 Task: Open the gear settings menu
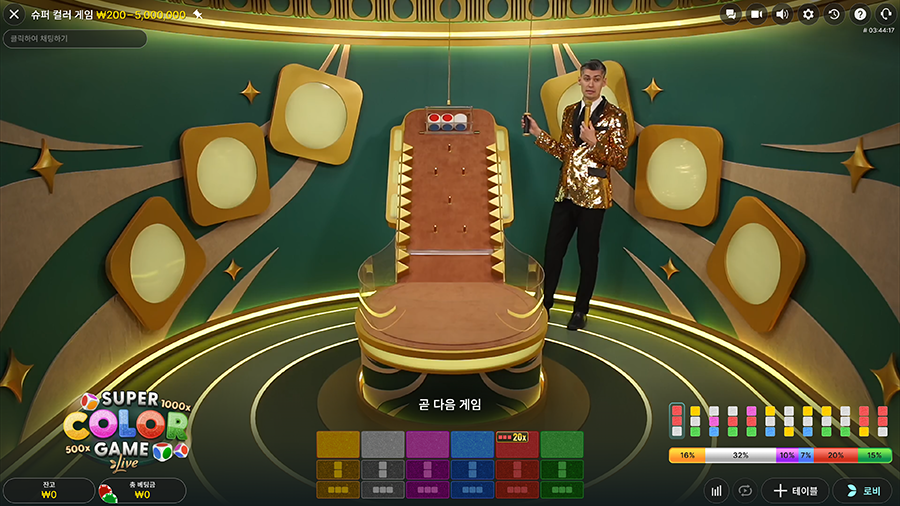(x=808, y=15)
